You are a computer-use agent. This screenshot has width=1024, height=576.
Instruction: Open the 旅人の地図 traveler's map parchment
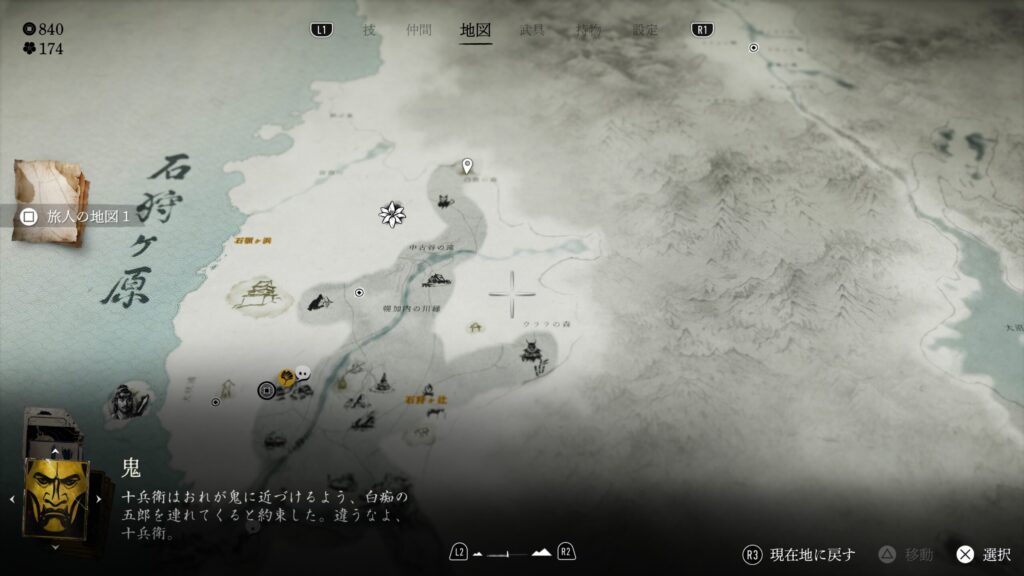coord(50,198)
